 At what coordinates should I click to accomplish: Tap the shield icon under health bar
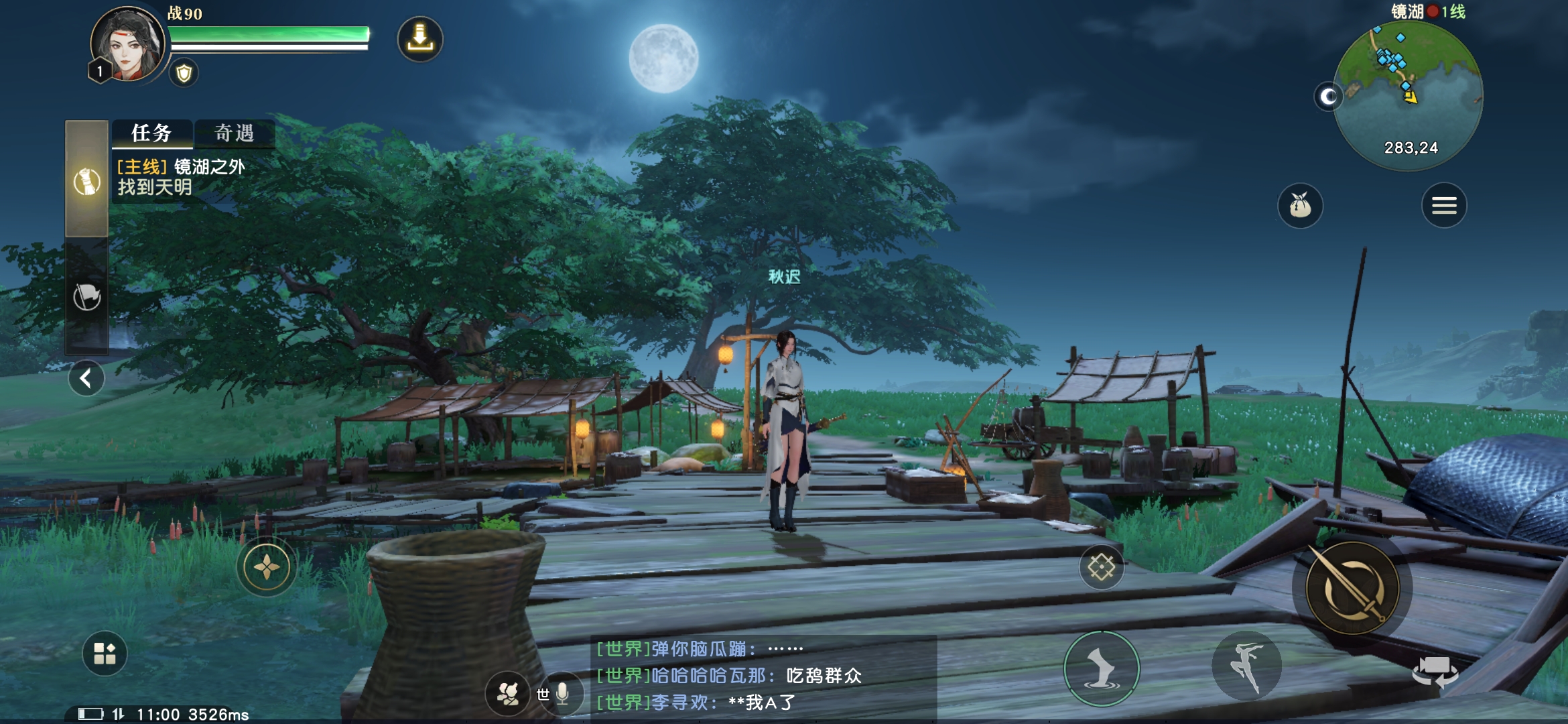pos(184,73)
